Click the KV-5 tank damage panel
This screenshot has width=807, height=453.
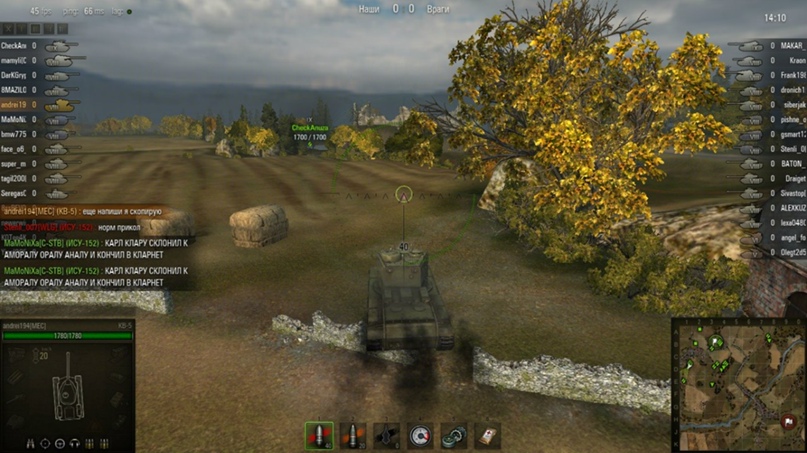pyautogui.click(x=67, y=385)
